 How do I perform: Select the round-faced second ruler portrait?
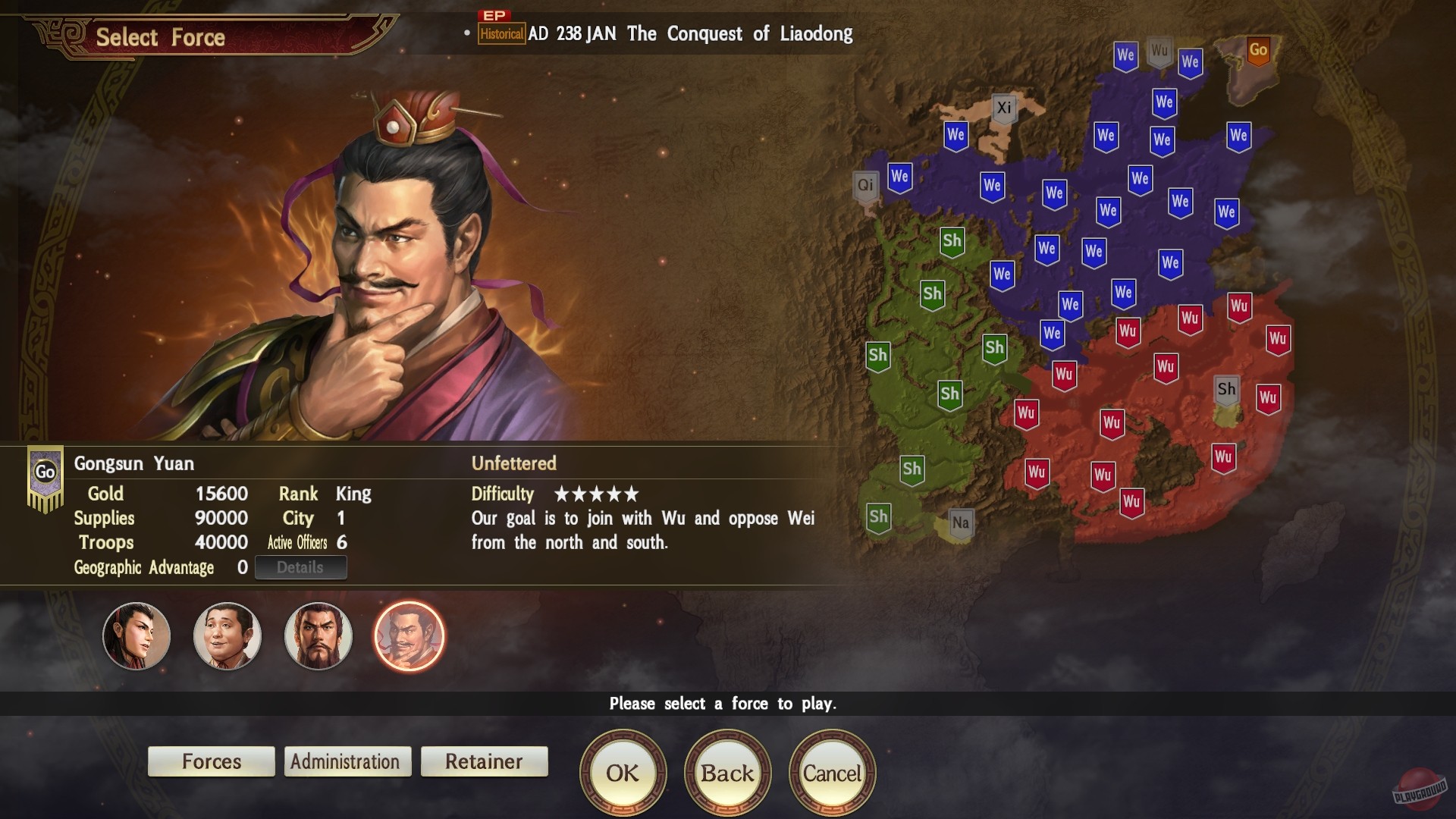227,636
